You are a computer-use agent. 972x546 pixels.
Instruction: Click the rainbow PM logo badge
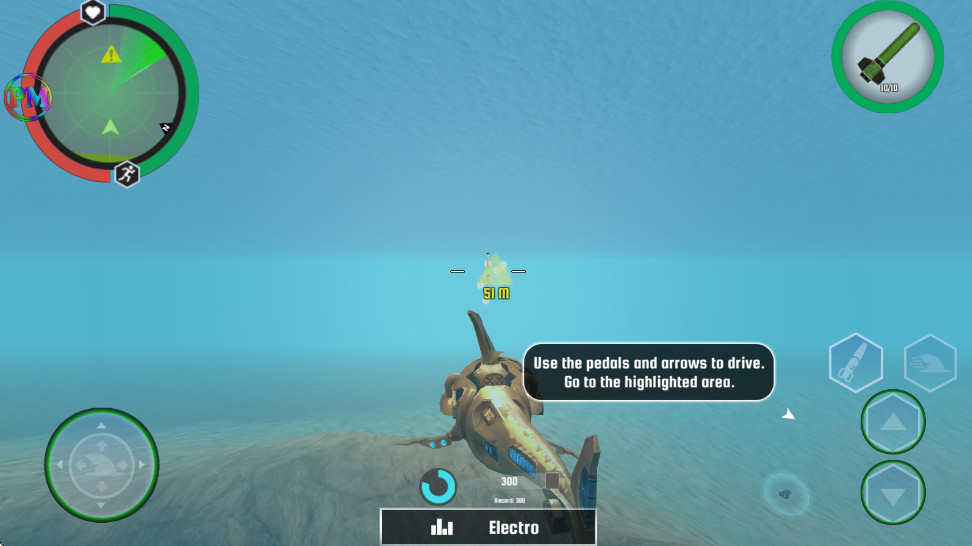(x=27, y=97)
